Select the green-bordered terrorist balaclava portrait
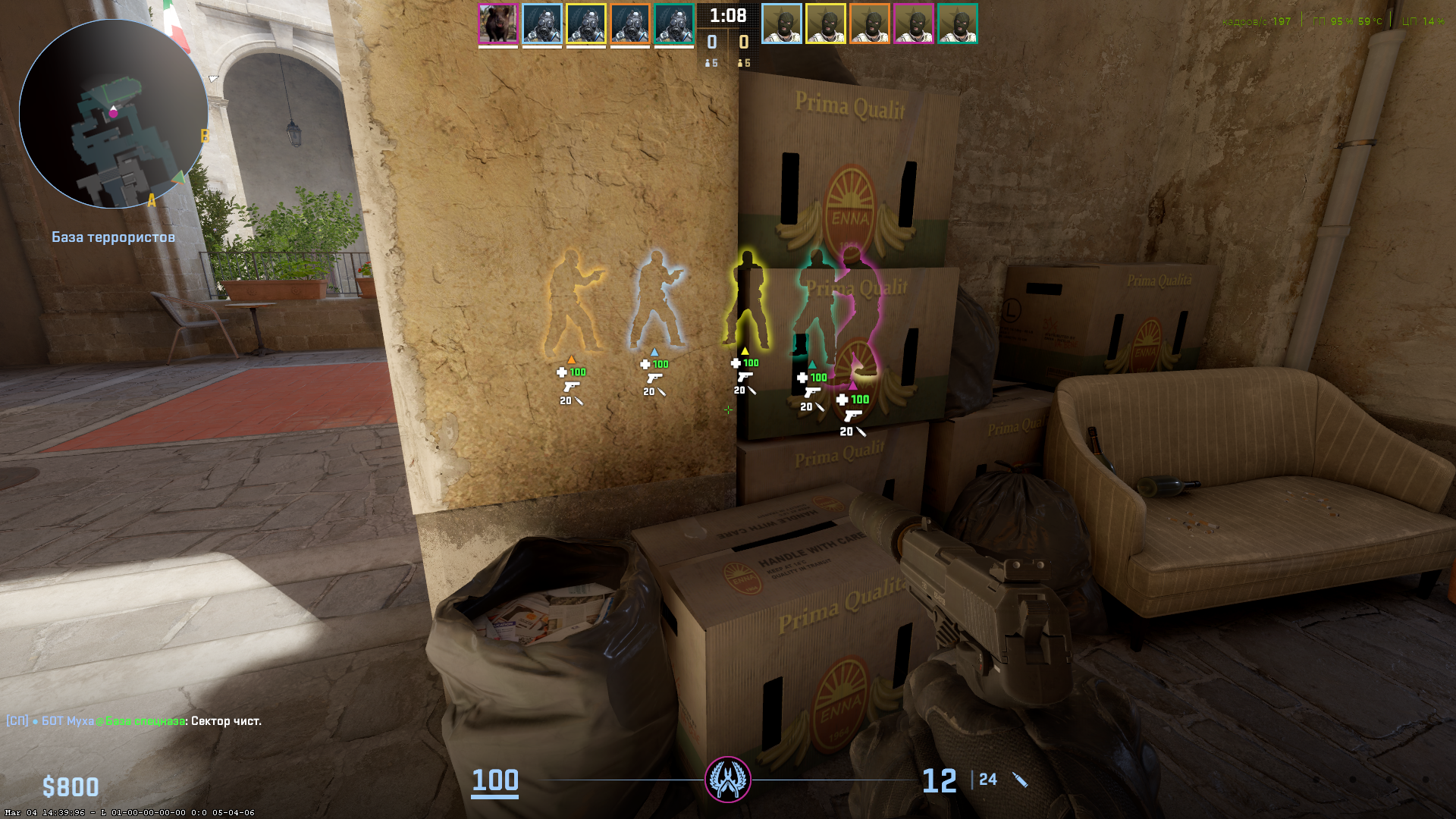This screenshot has height=819, width=1456. [x=958, y=24]
